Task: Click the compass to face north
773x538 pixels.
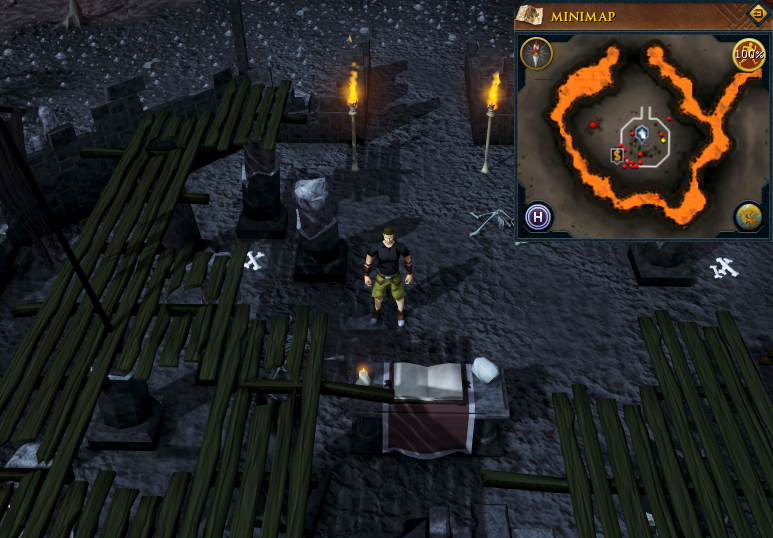Action: click(x=537, y=54)
